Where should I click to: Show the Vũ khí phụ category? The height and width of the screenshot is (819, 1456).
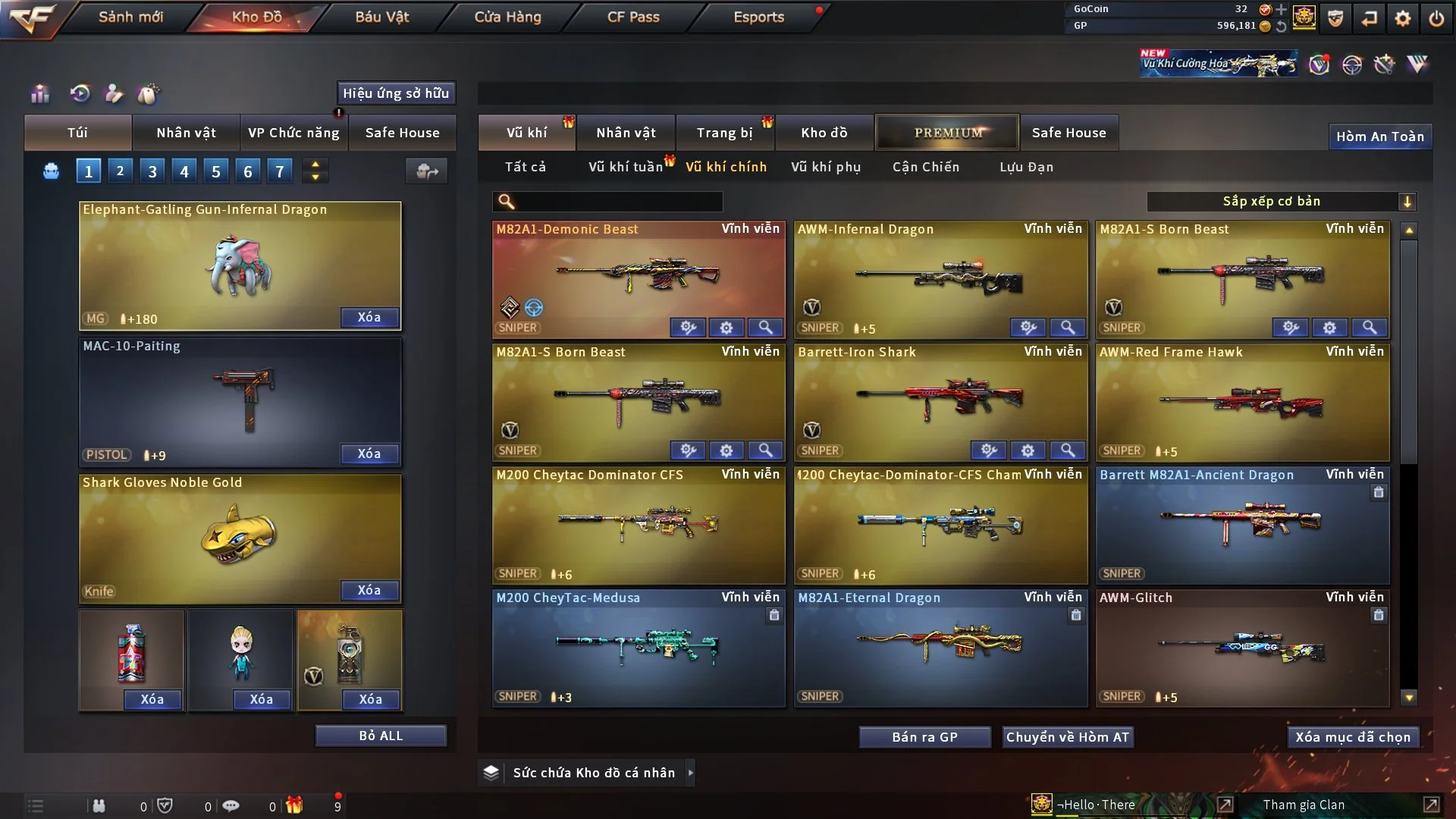point(825,167)
